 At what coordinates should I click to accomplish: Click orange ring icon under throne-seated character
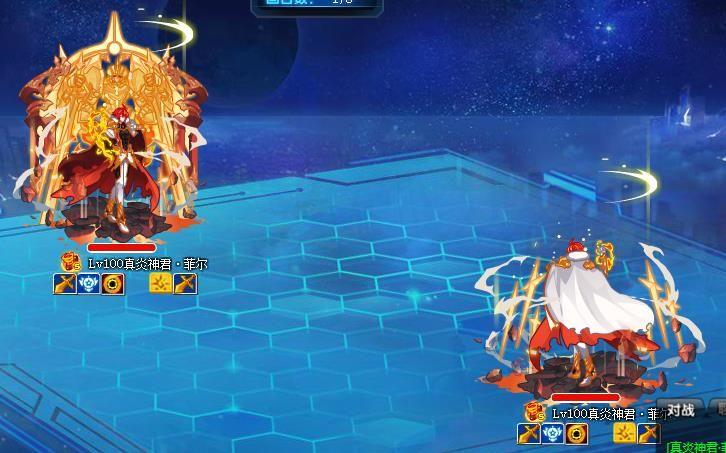pyautogui.click(x=112, y=284)
